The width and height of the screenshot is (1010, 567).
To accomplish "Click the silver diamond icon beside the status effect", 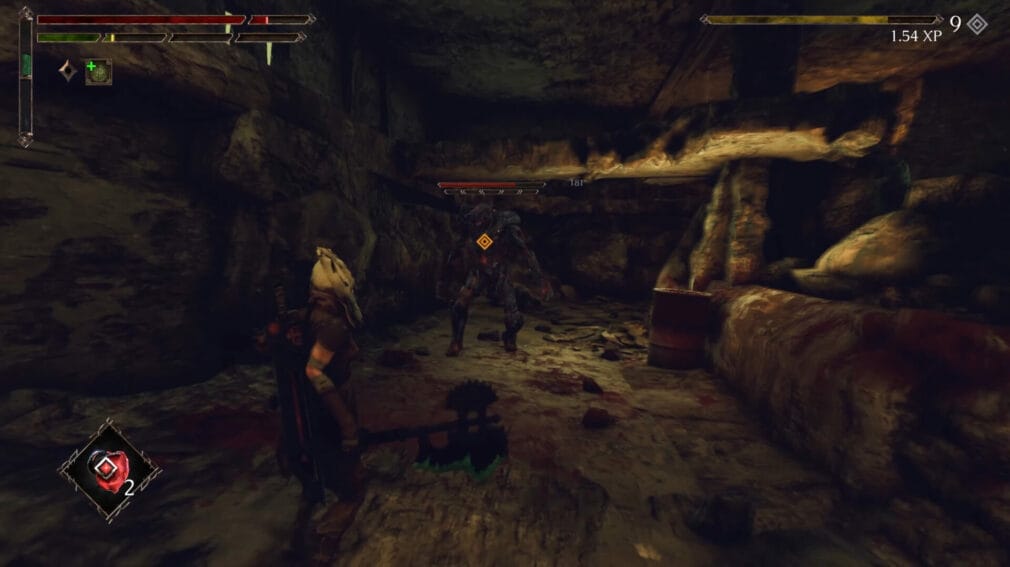I will (68, 71).
